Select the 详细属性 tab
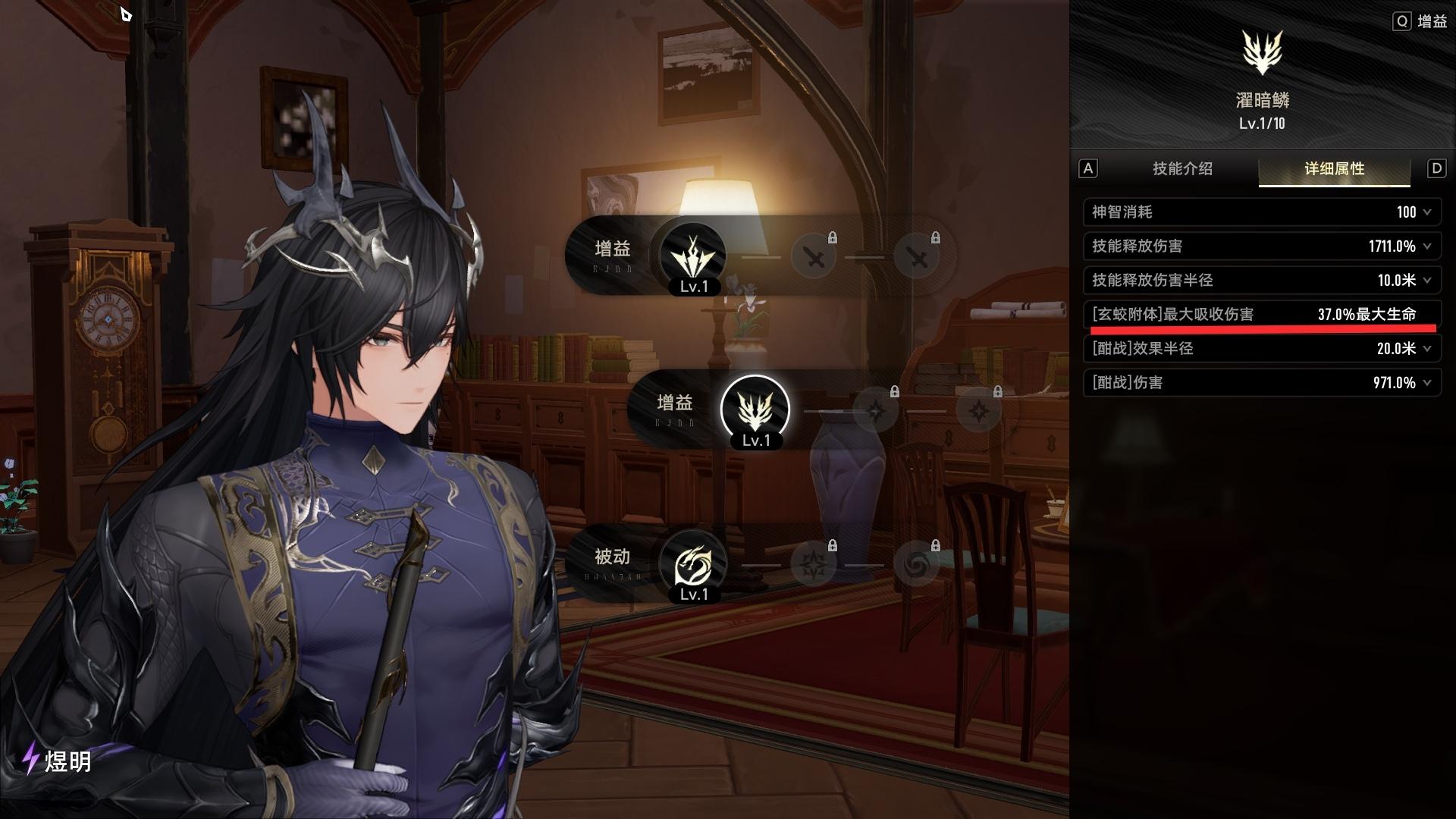Screen dimensions: 1456x819 1334,169
